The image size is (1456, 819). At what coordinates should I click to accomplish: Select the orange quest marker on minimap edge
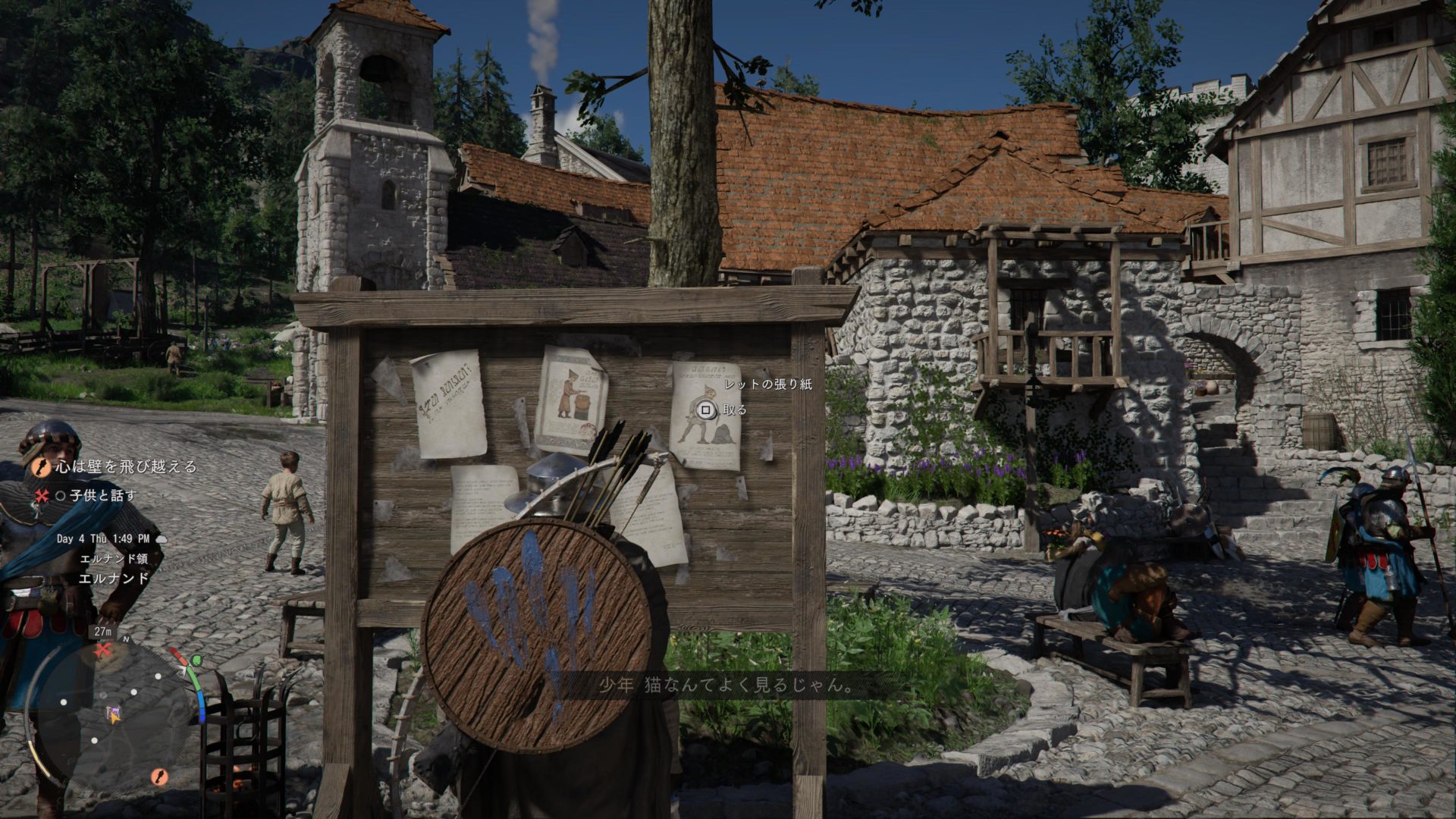(x=159, y=776)
